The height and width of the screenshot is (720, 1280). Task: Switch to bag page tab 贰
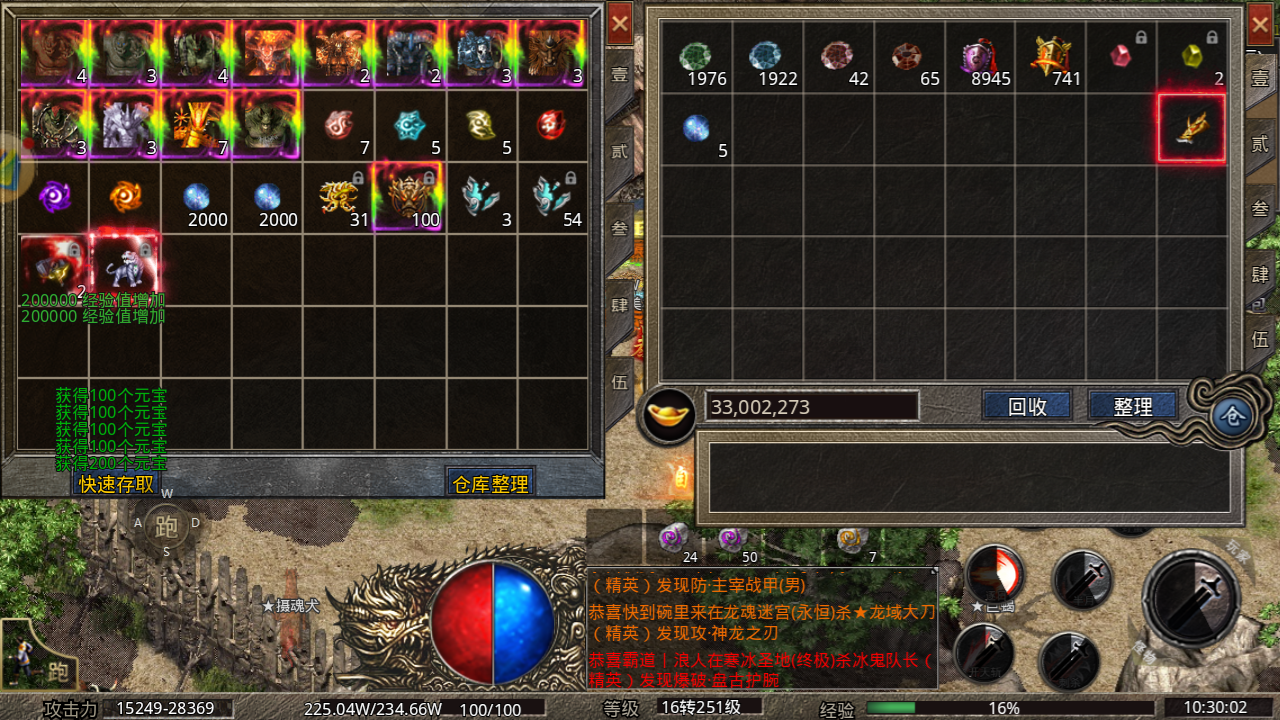(1259, 143)
